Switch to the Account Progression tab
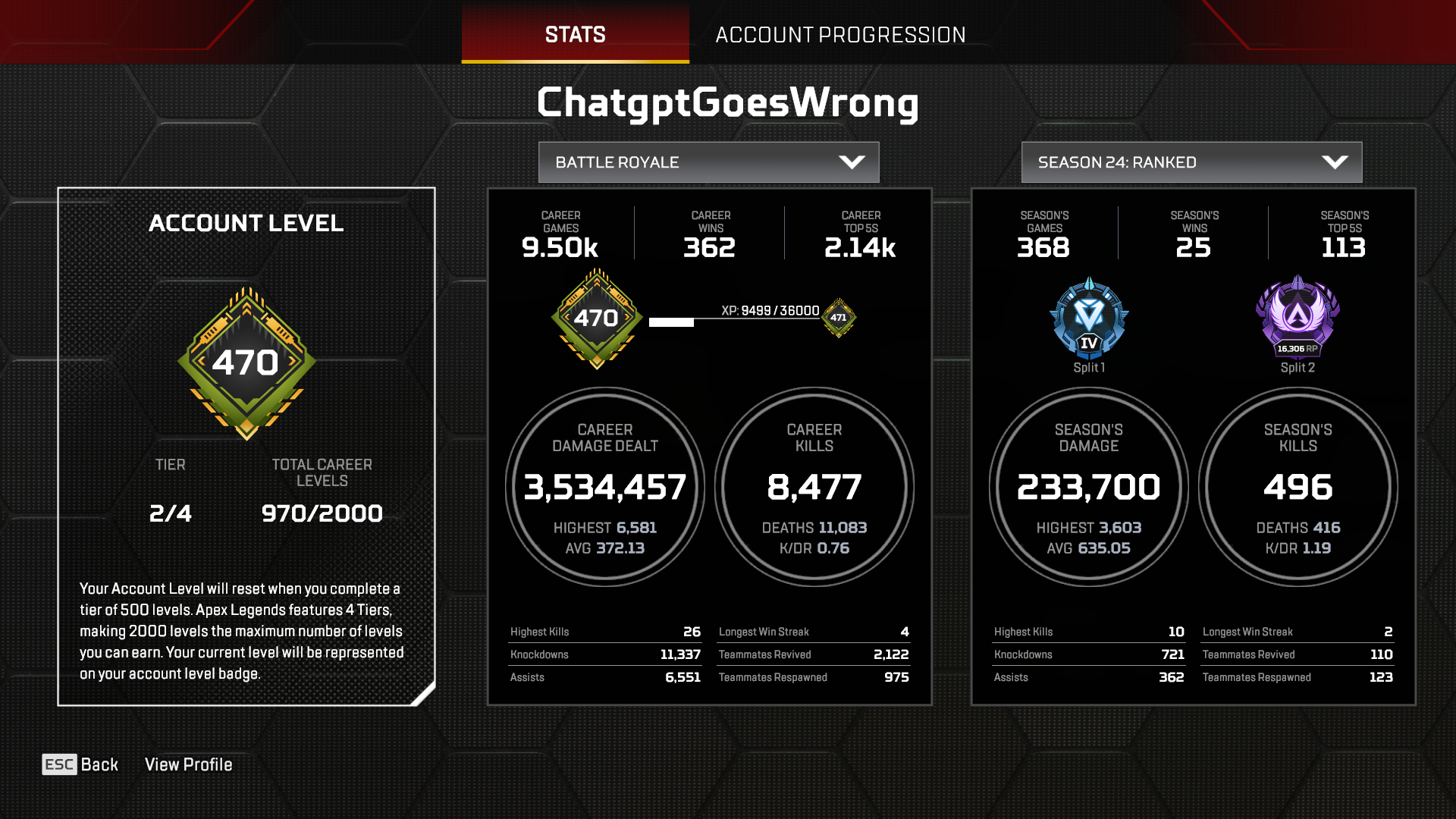Screen dimensions: 1456x819 [842, 34]
